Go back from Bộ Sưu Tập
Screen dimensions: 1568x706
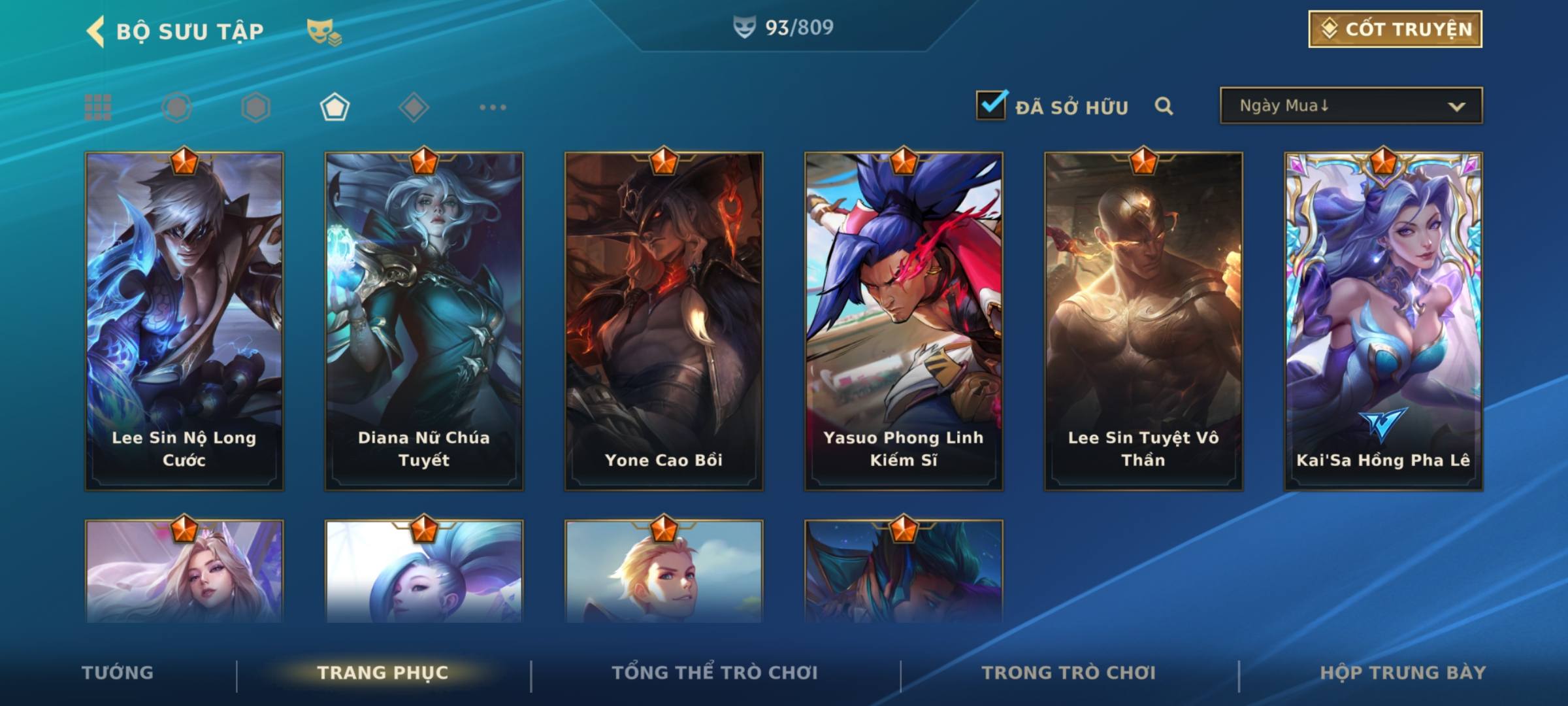95,31
